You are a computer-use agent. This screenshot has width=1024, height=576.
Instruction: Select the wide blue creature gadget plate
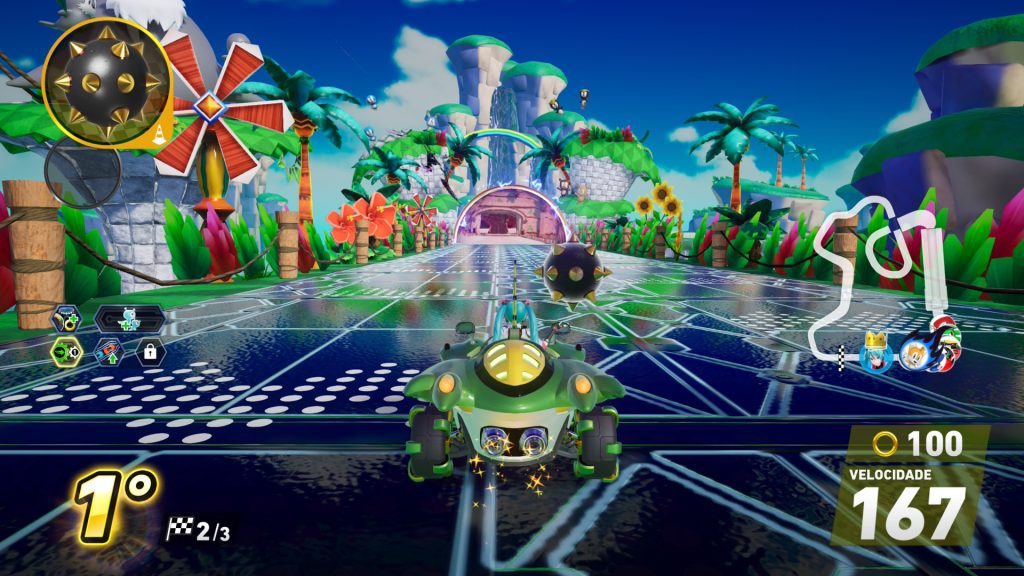[129, 319]
